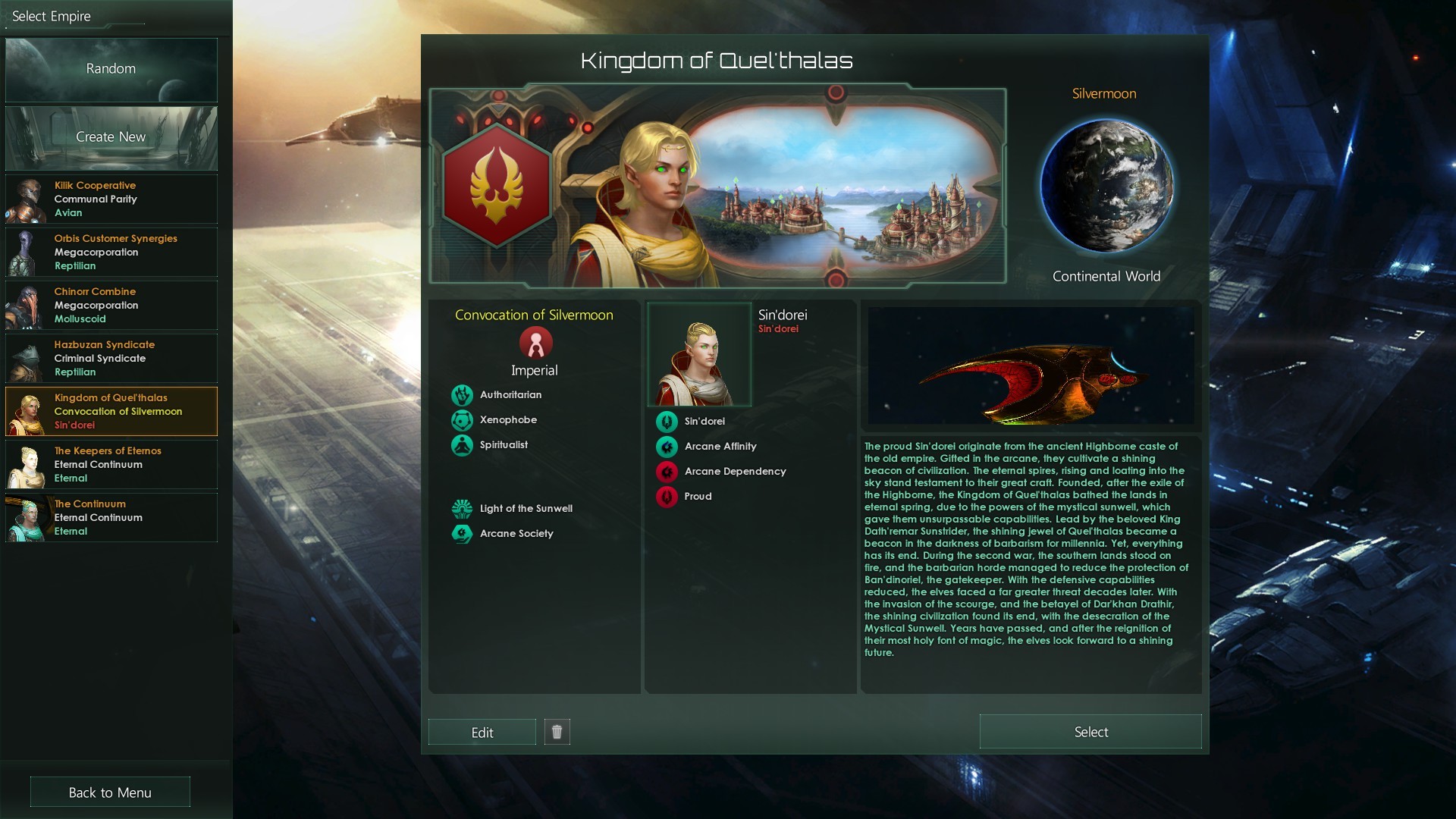
Task: Edit the selected empire
Action: point(482,733)
